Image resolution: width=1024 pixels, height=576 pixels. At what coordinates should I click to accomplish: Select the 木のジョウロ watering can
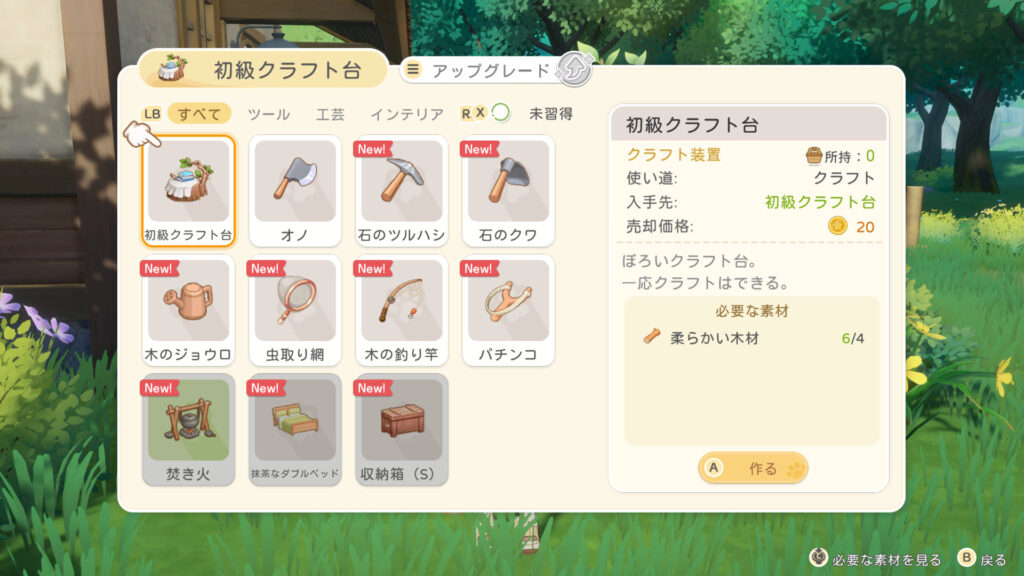pyautogui.click(x=189, y=310)
